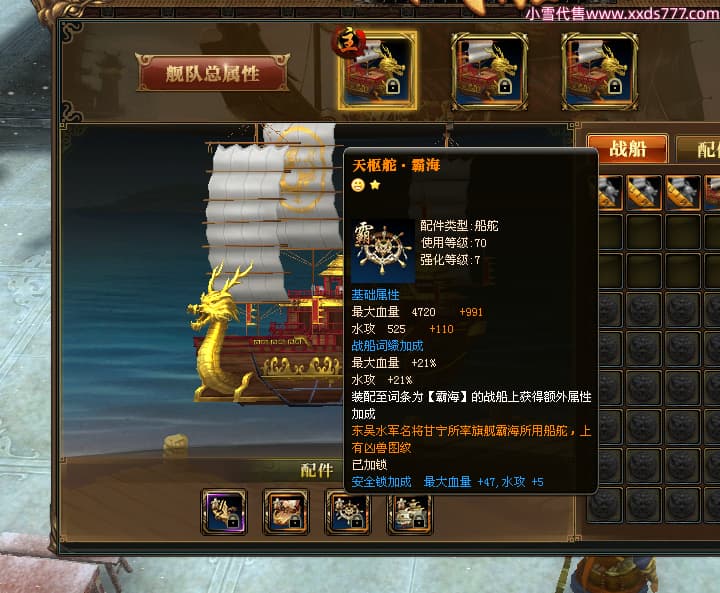
Task: Click the equipped ship's wheel part slot
Action: pyautogui.click(x=348, y=512)
